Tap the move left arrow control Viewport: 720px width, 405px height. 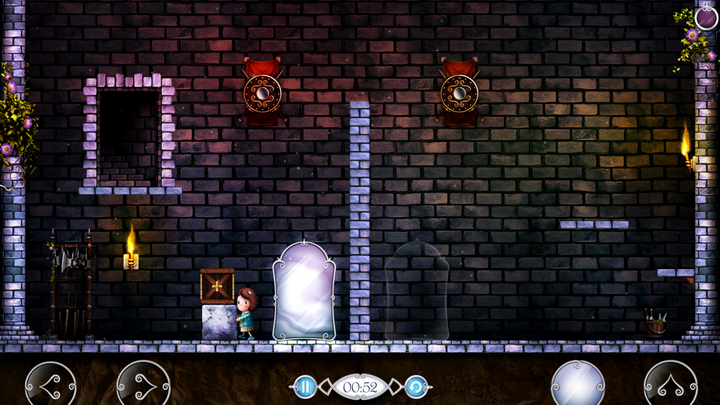50,384
